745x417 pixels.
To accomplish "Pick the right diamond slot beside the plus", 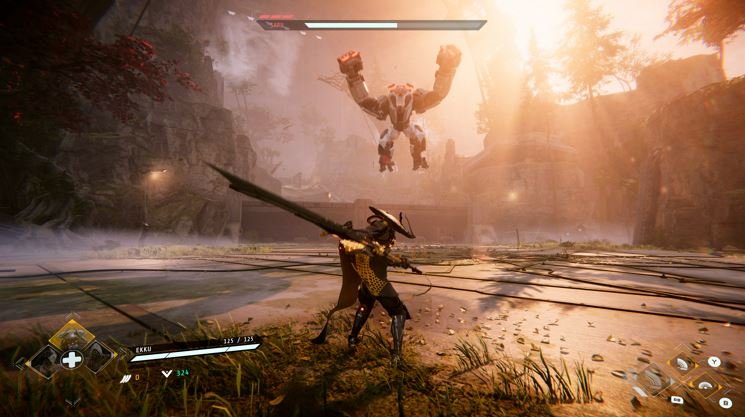I will tap(100, 359).
